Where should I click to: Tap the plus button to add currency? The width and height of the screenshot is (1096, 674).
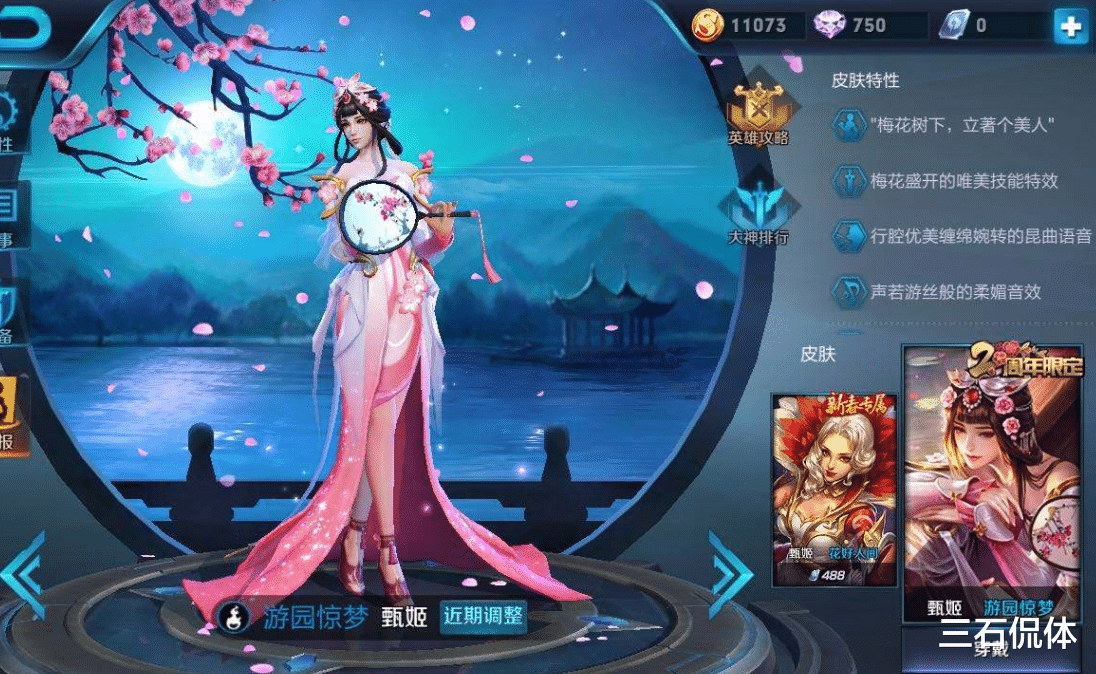(x=1069, y=26)
